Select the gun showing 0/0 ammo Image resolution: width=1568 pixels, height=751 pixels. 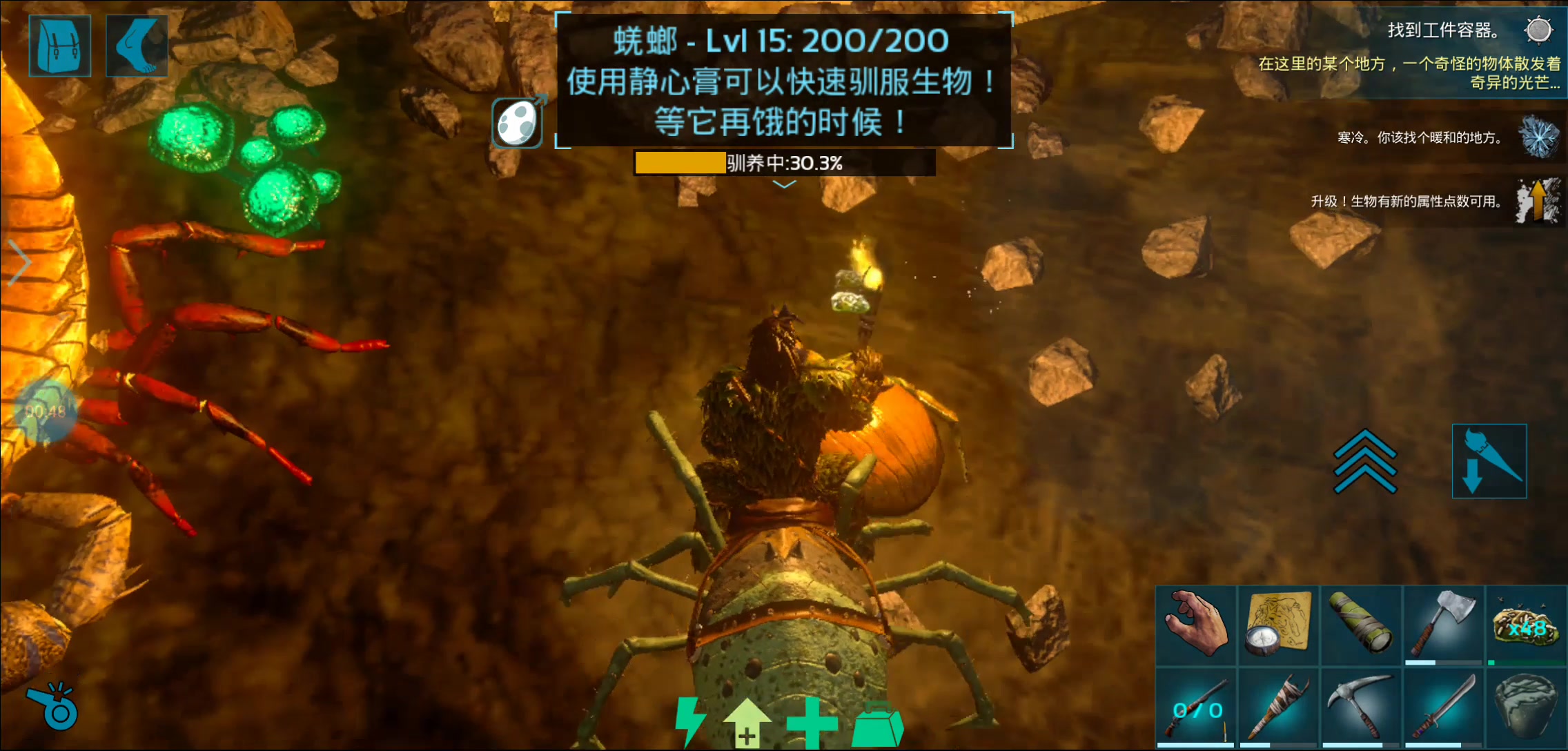click(x=1196, y=708)
